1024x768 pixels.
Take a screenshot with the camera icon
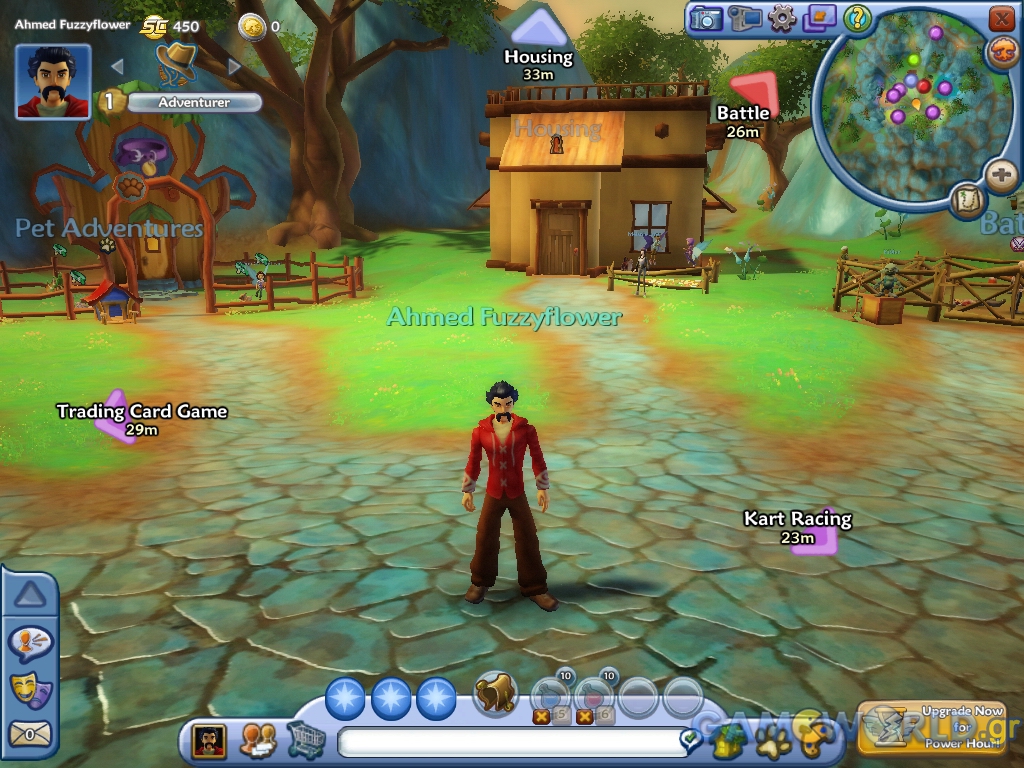click(706, 18)
